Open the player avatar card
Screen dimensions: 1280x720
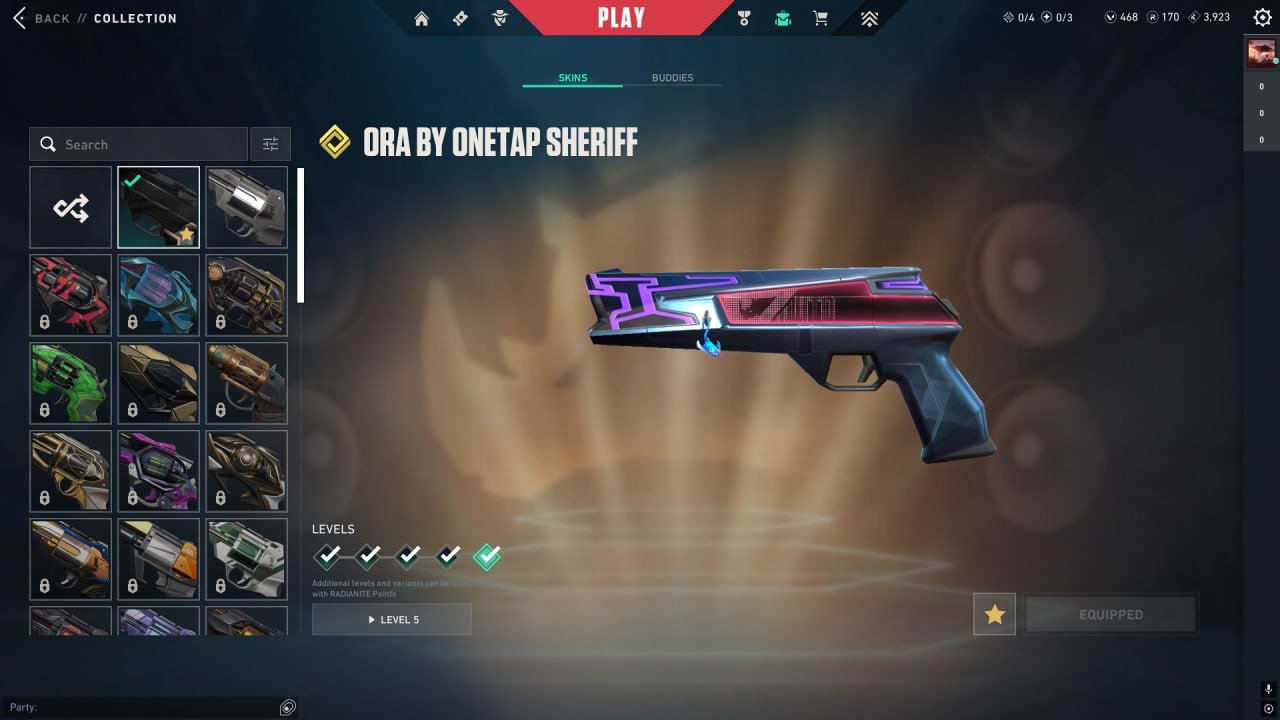(x=1261, y=52)
